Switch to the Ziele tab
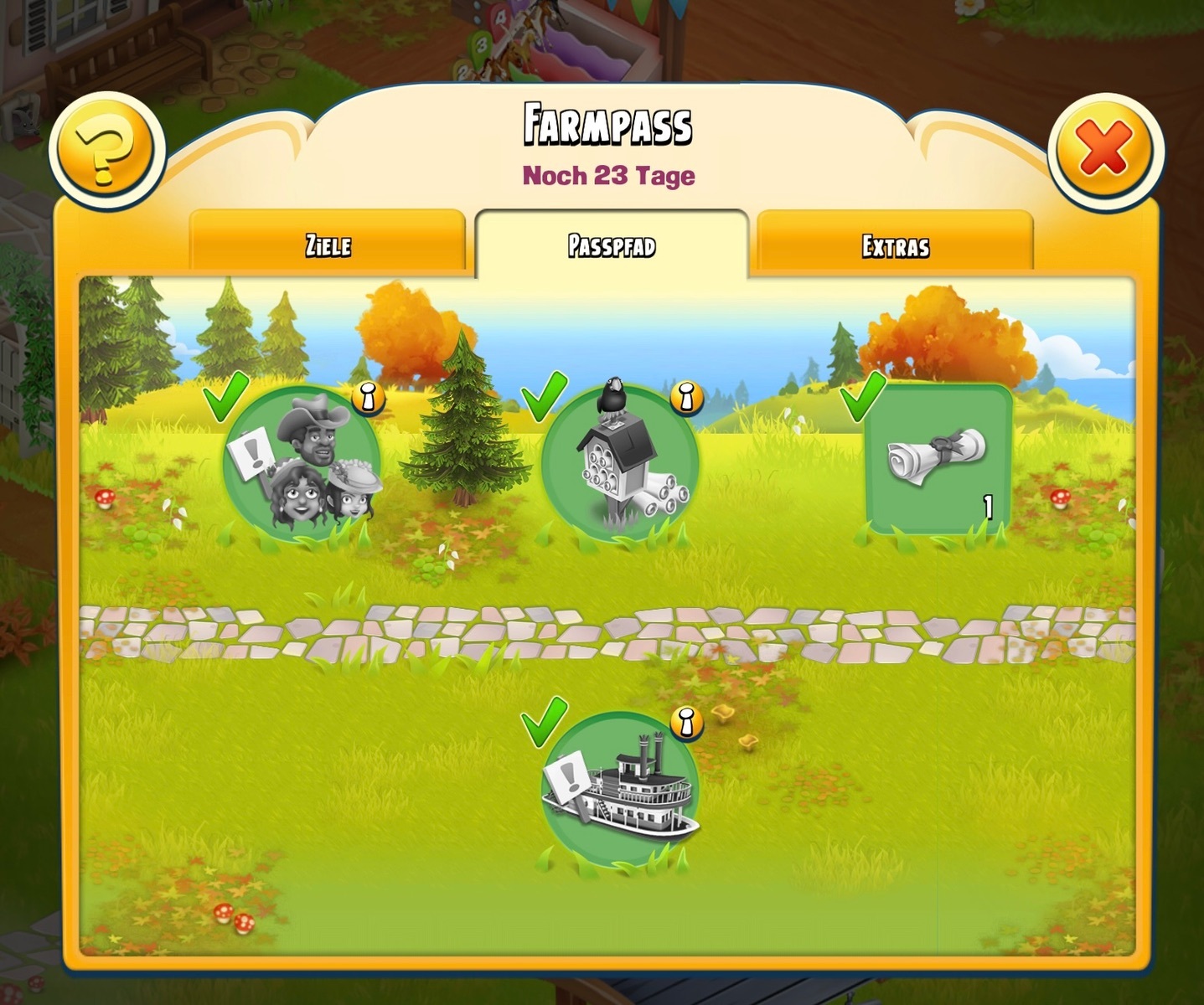Image resolution: width=1204 pixels, height=1005 pixels. pos(328,245)
